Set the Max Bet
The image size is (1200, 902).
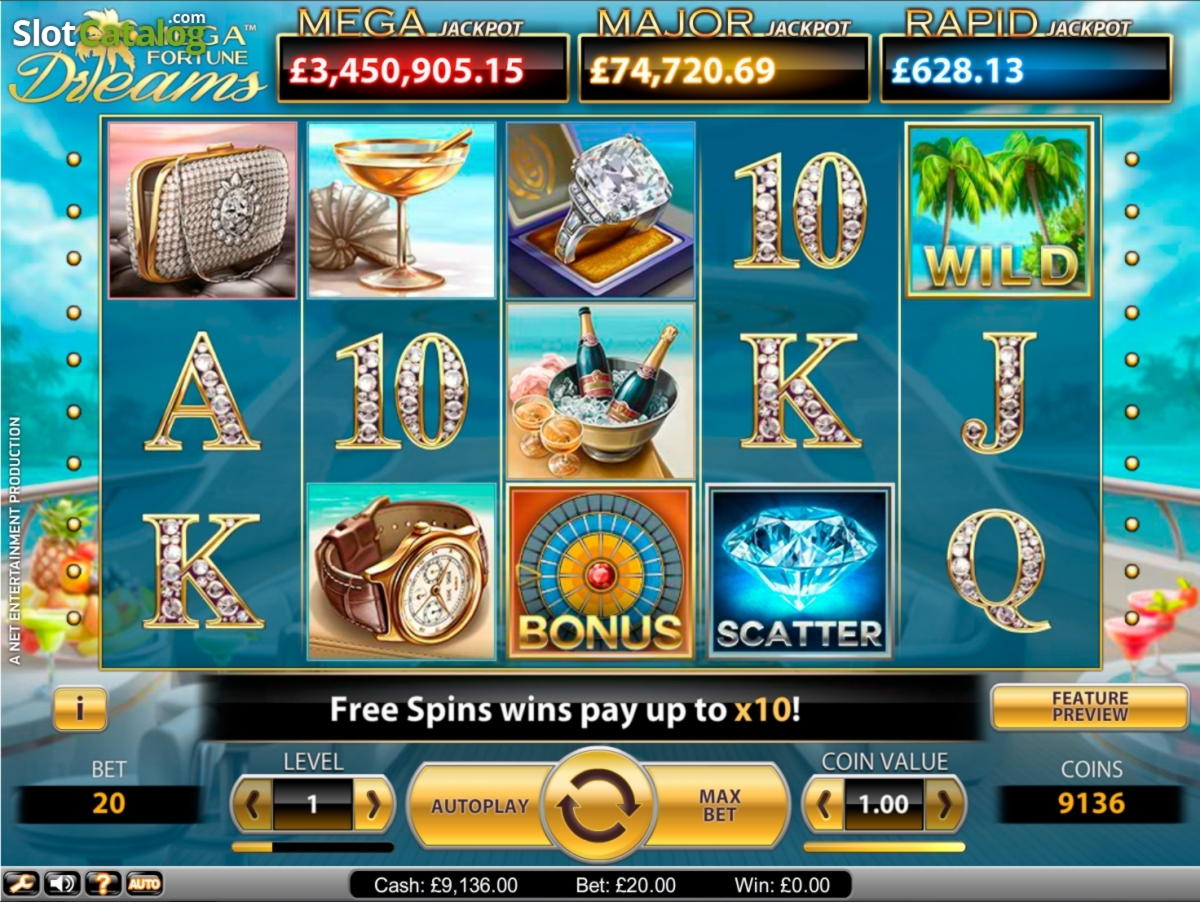point(719,806)
